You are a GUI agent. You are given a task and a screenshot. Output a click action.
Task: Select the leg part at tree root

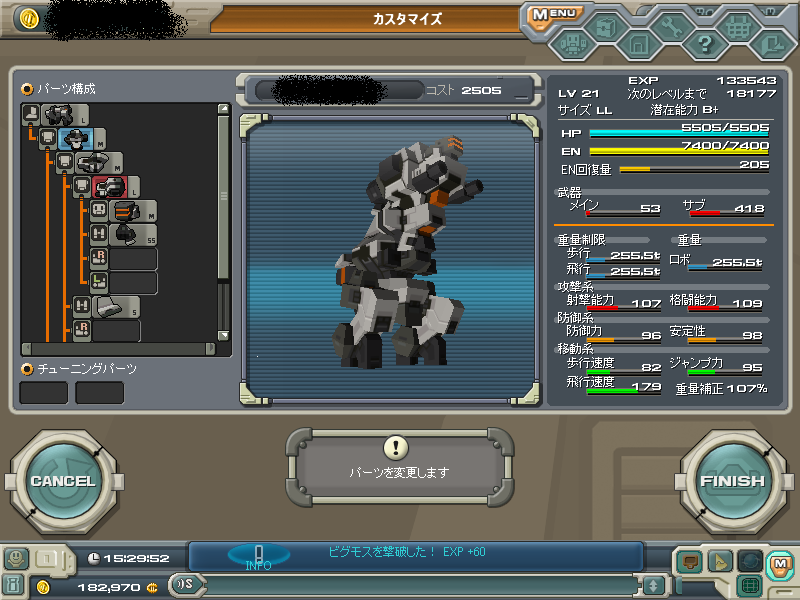[x=58, y=115]
